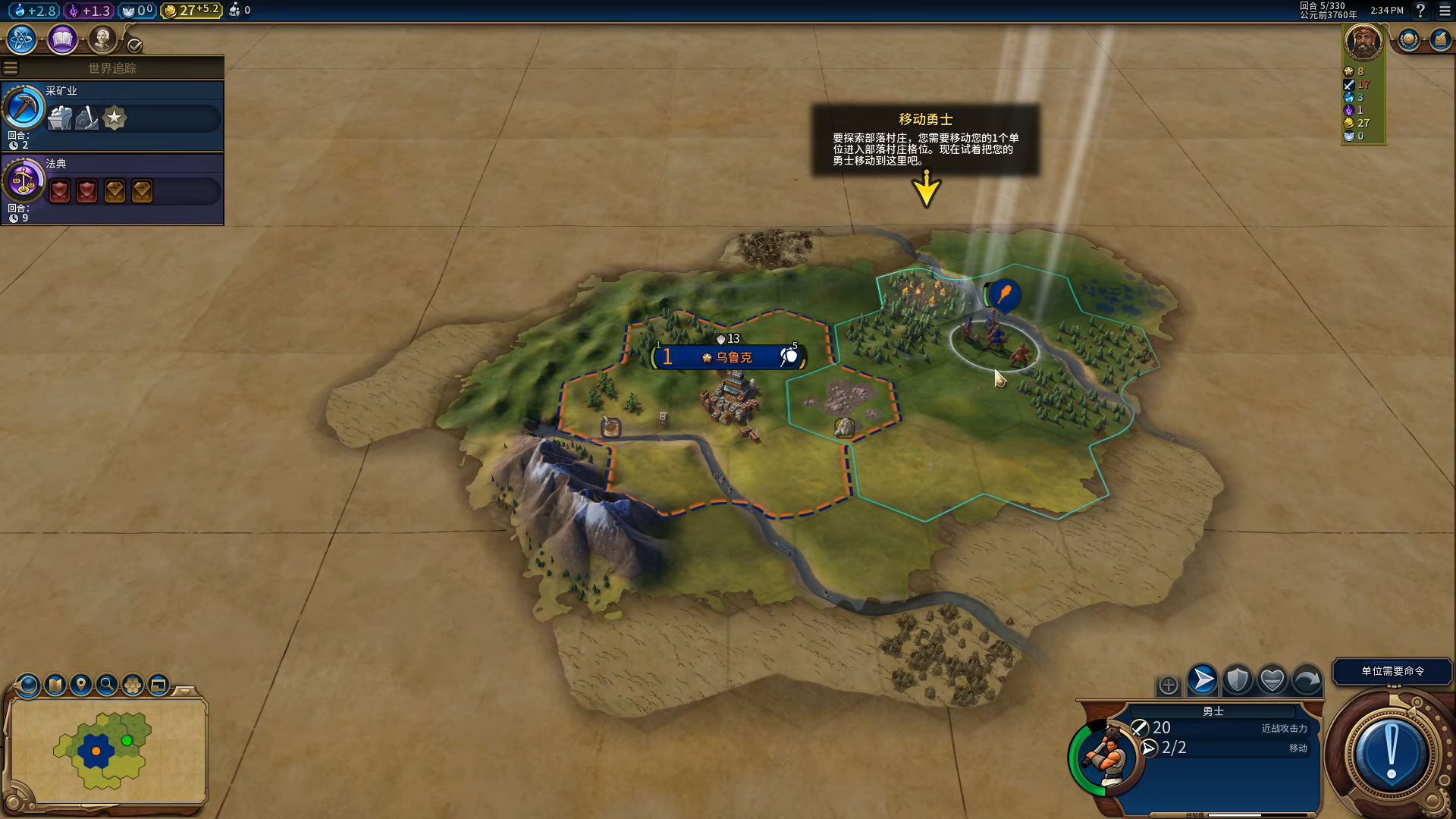Toggle the hex grid minimap button
The width and height of the screenshot is (1456, 819).
click(133, 686)
